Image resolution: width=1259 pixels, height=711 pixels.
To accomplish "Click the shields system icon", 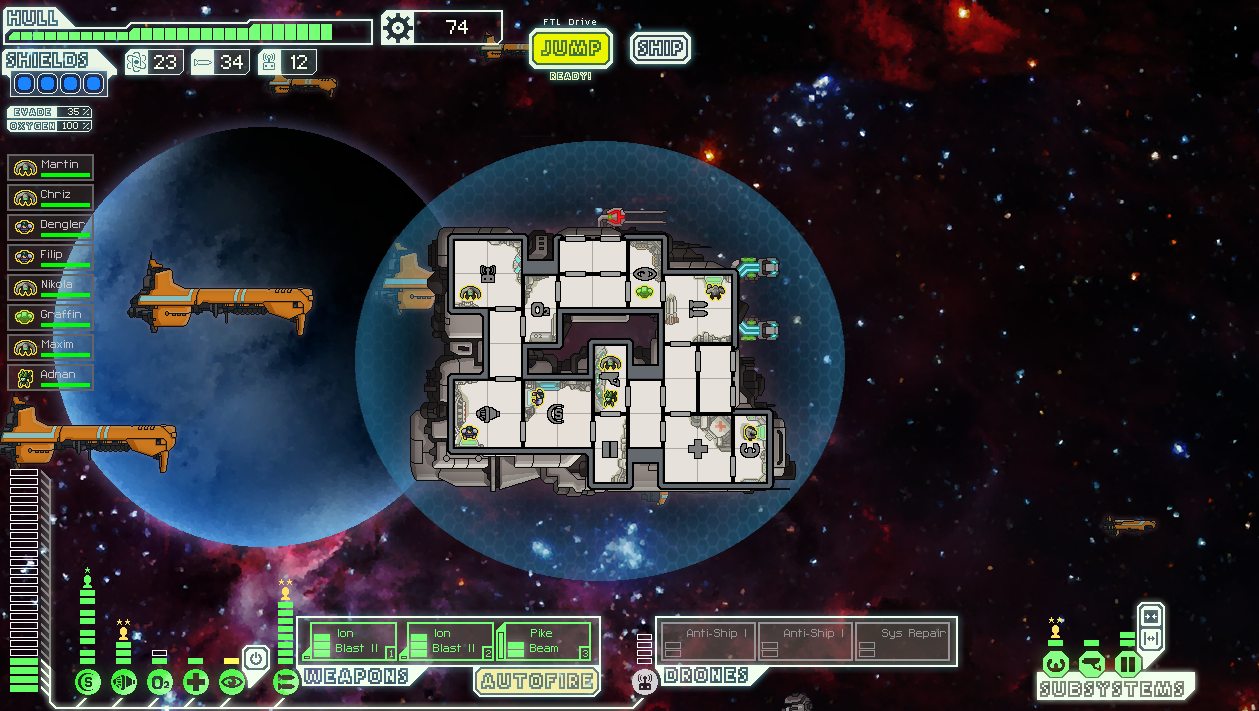I will click(x=88, y=683).
